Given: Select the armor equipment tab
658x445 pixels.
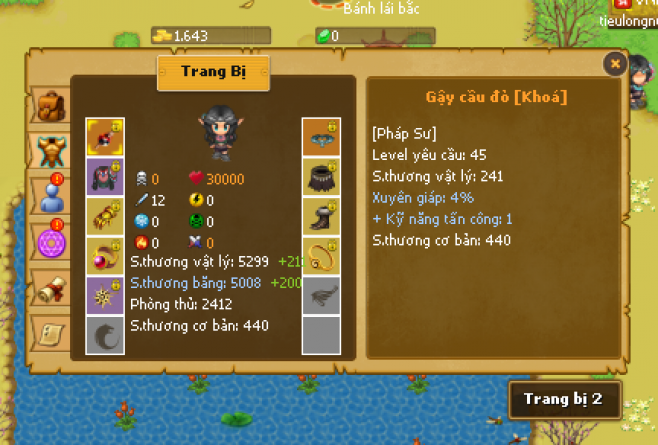Looking at the screenshot, I should 48,150.
